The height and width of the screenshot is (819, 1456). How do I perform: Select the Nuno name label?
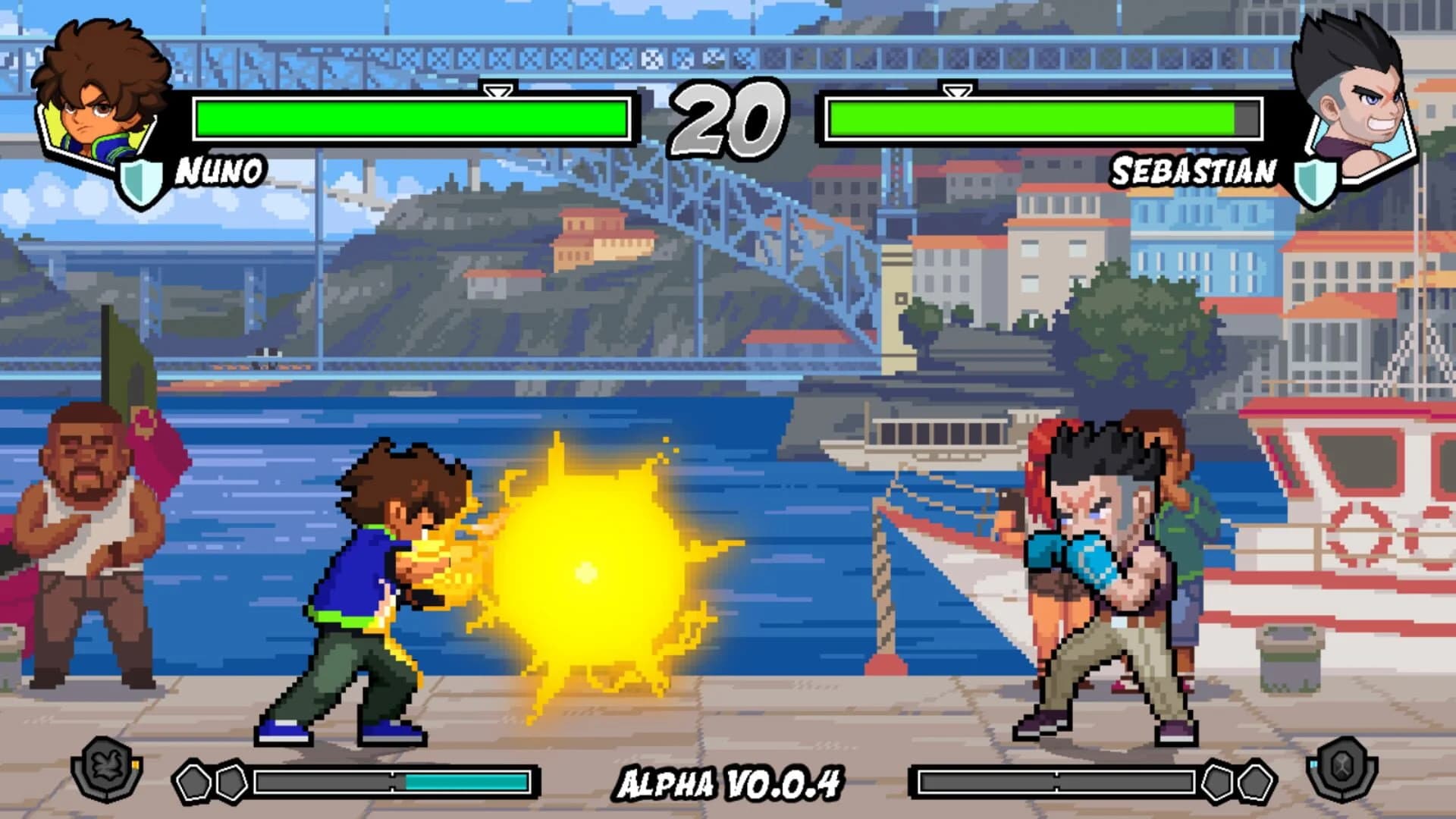tap(218, 171)
